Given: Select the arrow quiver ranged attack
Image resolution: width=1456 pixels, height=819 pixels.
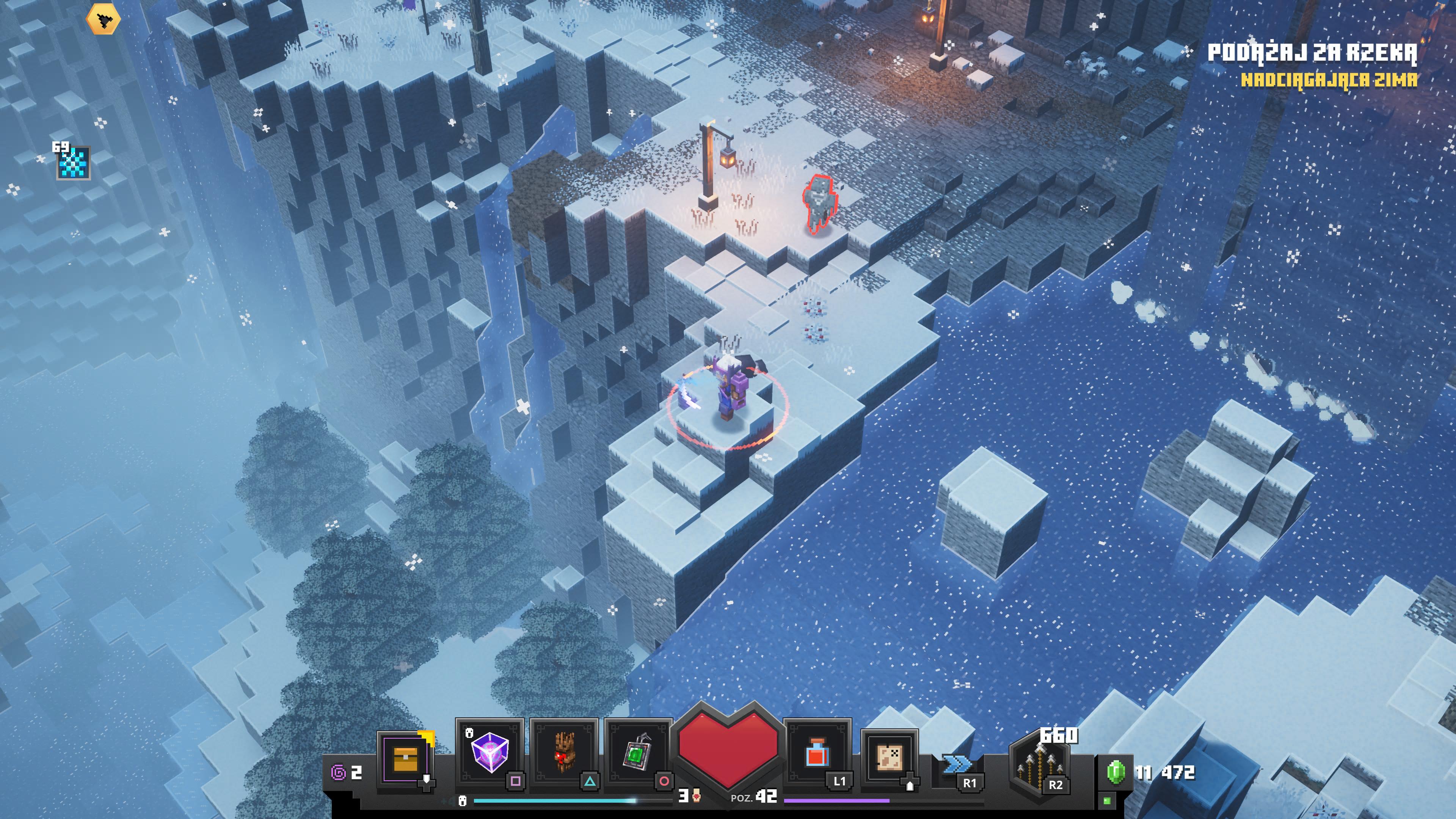Looking at the screenshot, I should [1039, 763].
